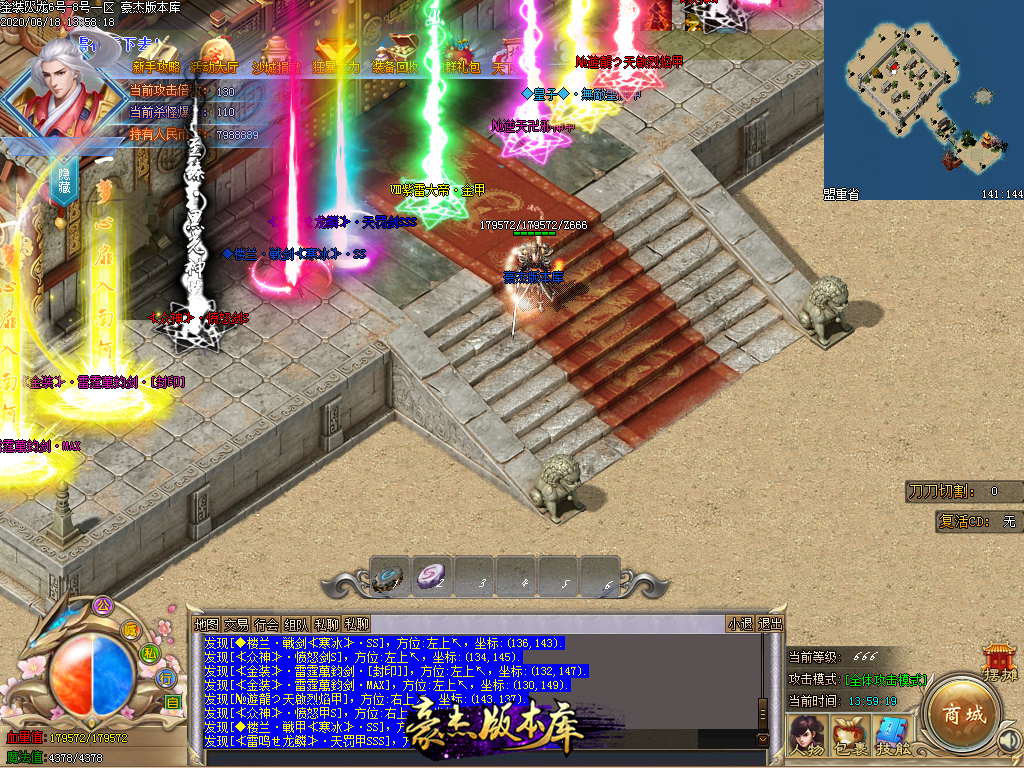
Task: Open the 摆摊 stall vendor icon
Action: tap(998, 662)
